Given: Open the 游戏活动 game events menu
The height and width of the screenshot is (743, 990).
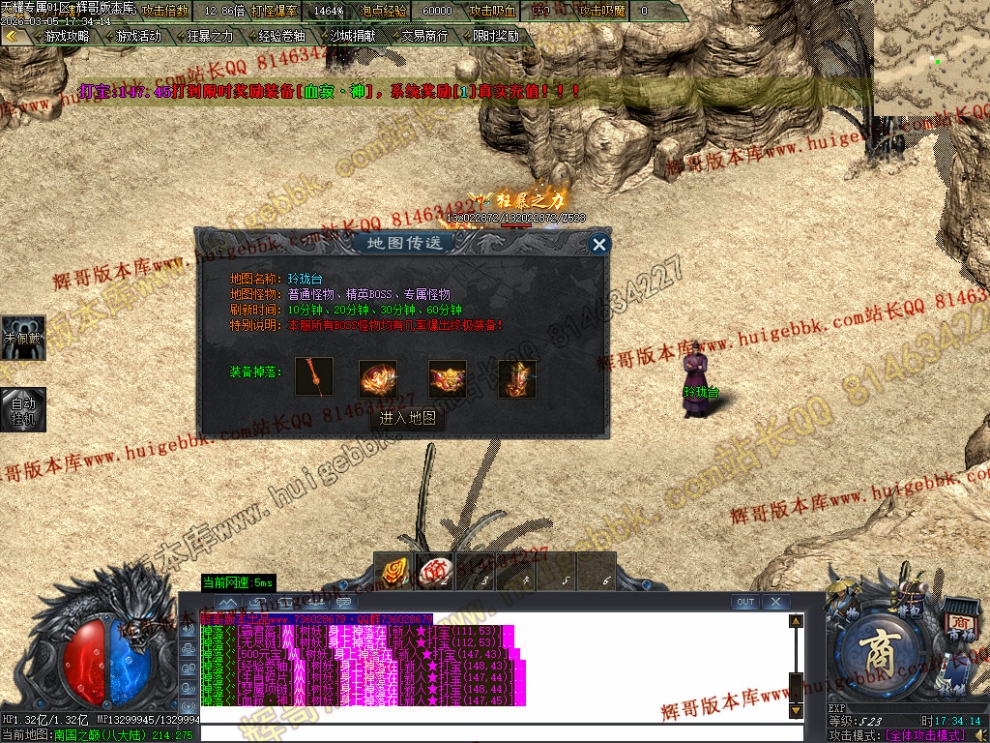Looking at the screenshot, I should coord(133,36).
